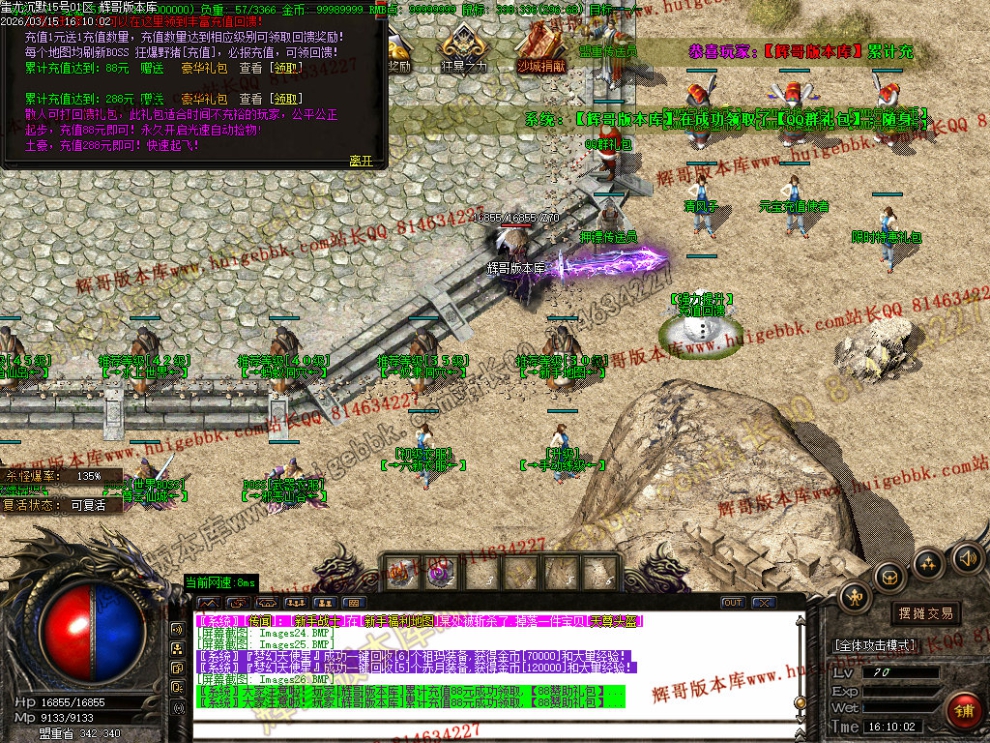Open the red 铺 shop button
The image size is (990, 743).
point(964,711)
